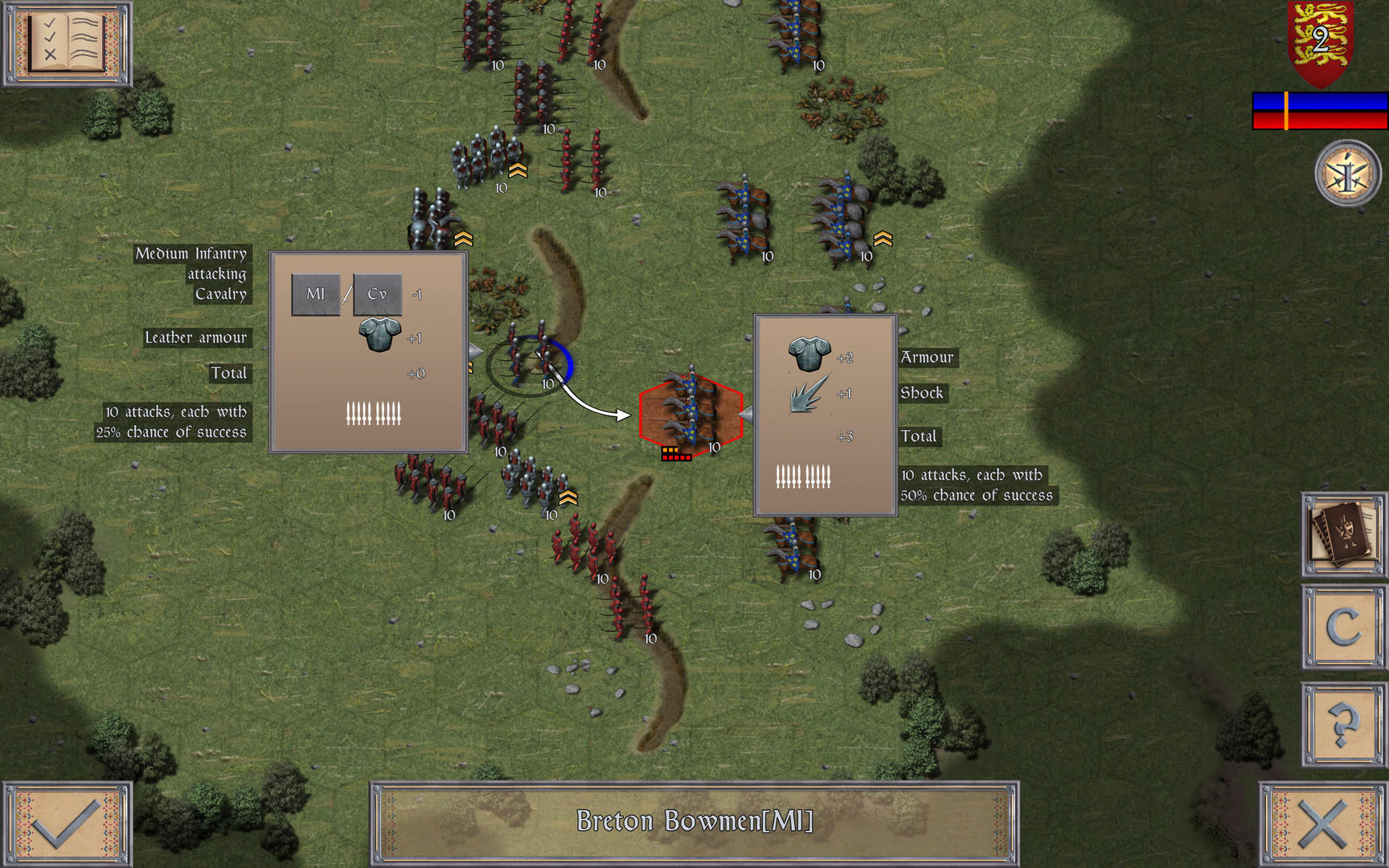The height and width of the screenshot is (868, 1389).
Task: Click the red heraldic lions turn shield
Action: coord(1320,42)
